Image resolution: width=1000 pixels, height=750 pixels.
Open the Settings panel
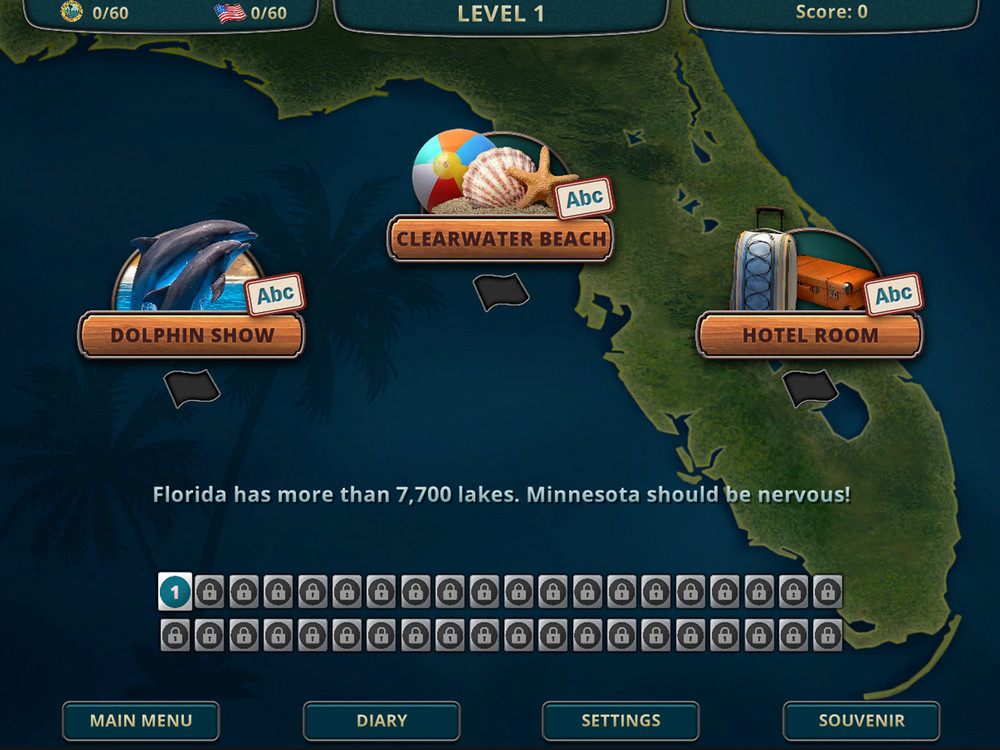click(621, 720)
